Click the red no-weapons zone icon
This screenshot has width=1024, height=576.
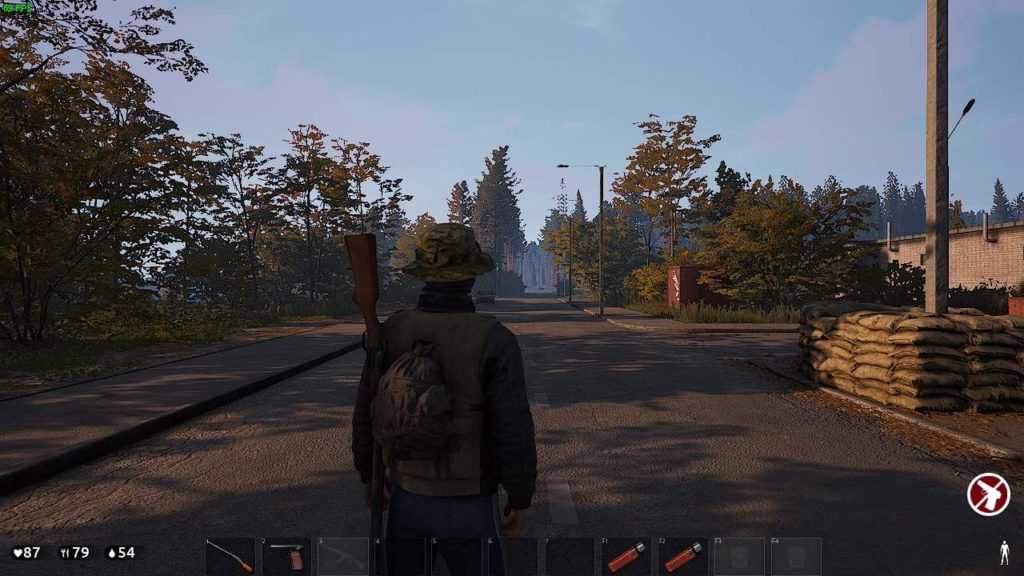988,494
